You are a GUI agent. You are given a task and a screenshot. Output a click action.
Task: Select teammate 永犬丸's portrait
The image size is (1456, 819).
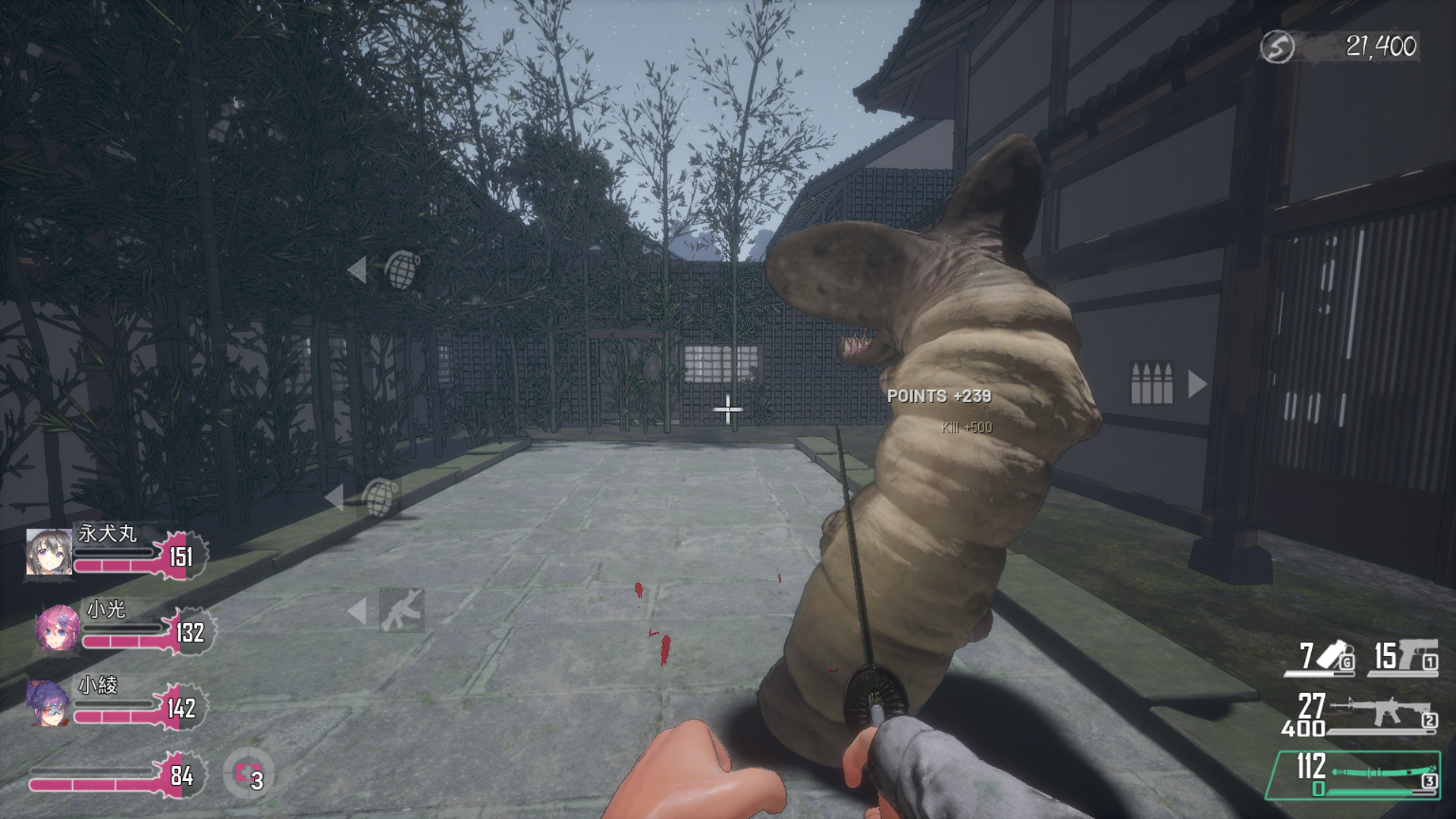[x=49, y=551]
